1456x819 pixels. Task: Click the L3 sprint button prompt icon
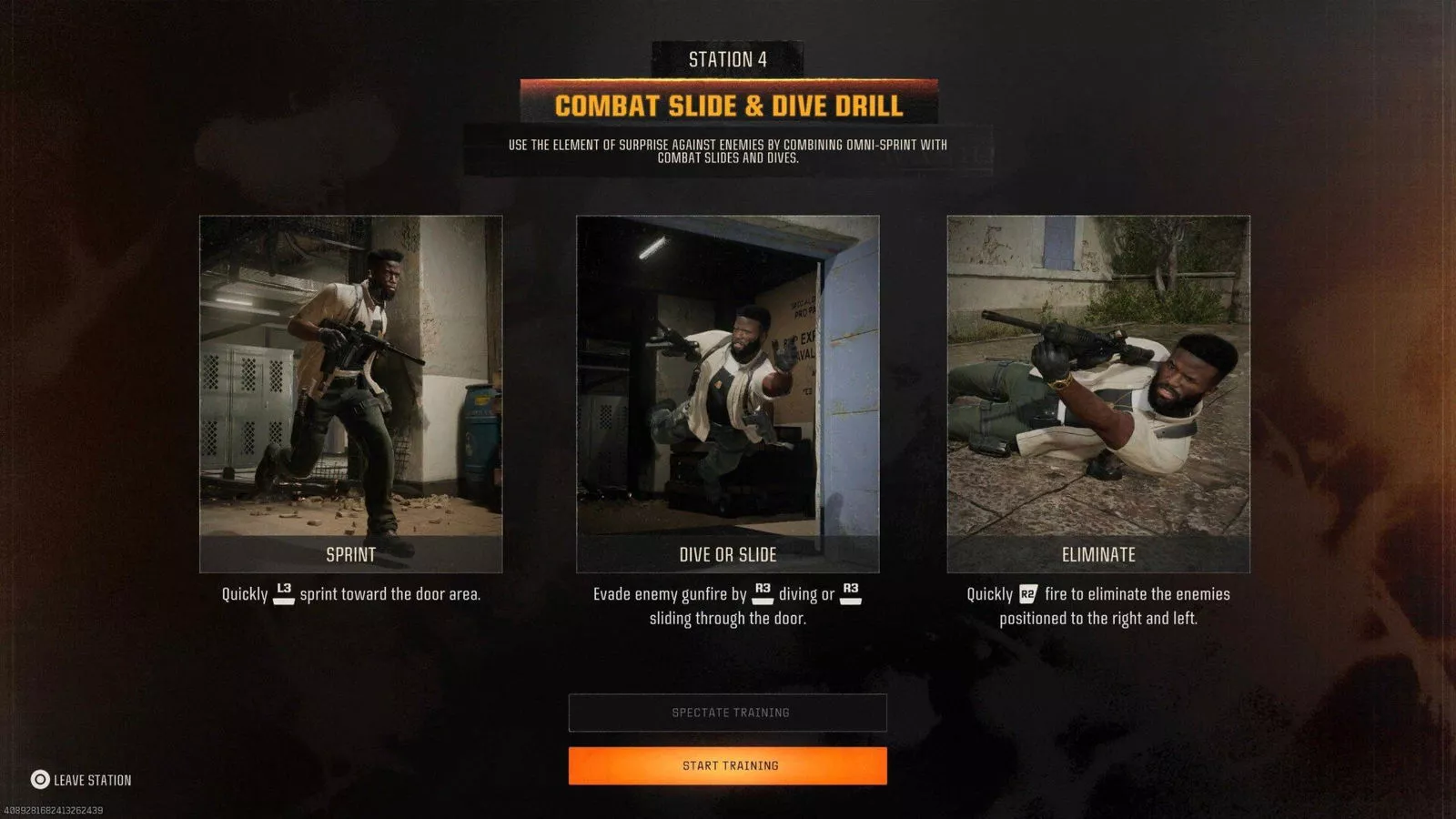[x=283, y=592]
